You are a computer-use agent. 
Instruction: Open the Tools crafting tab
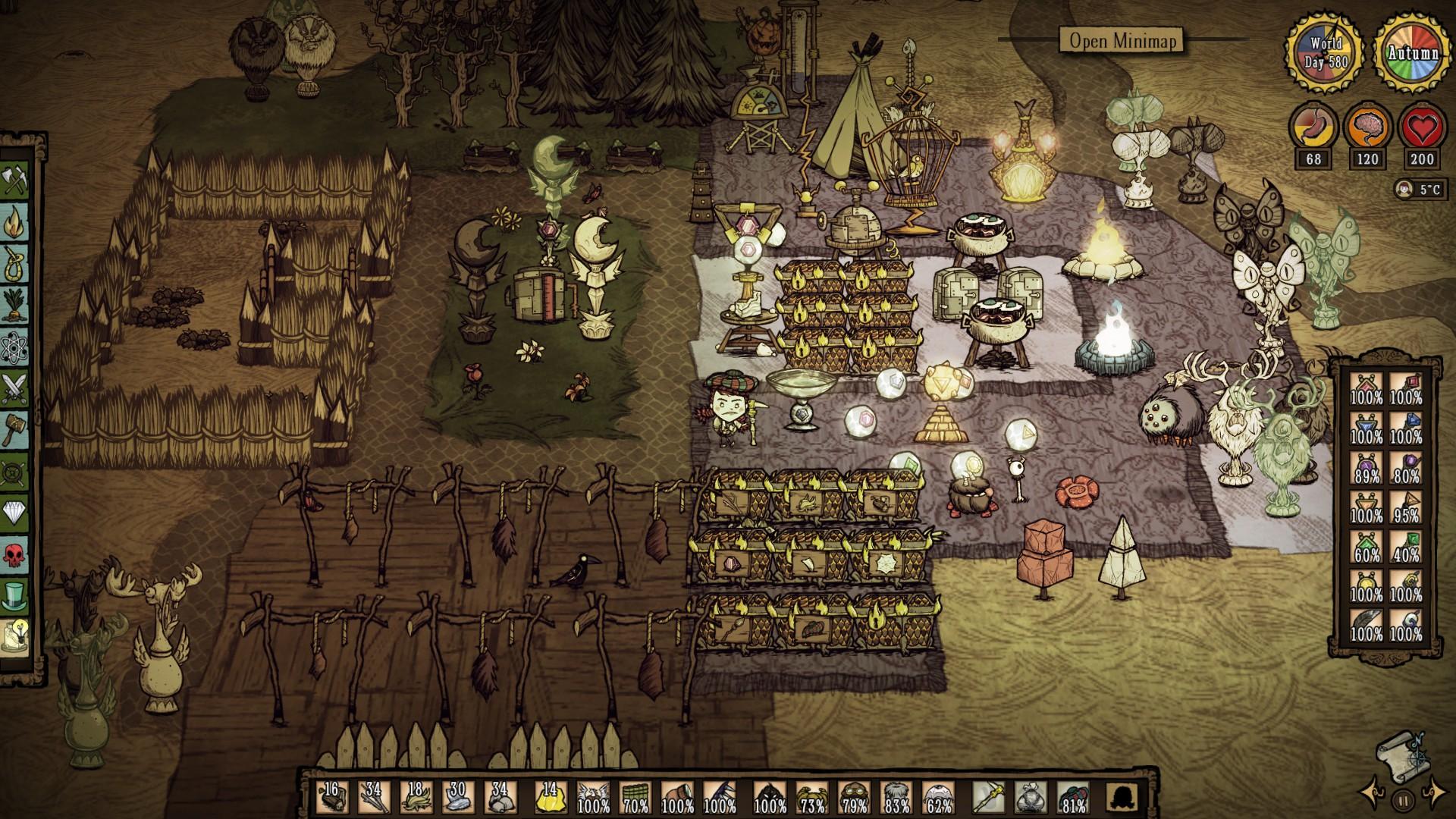point(17,182)
